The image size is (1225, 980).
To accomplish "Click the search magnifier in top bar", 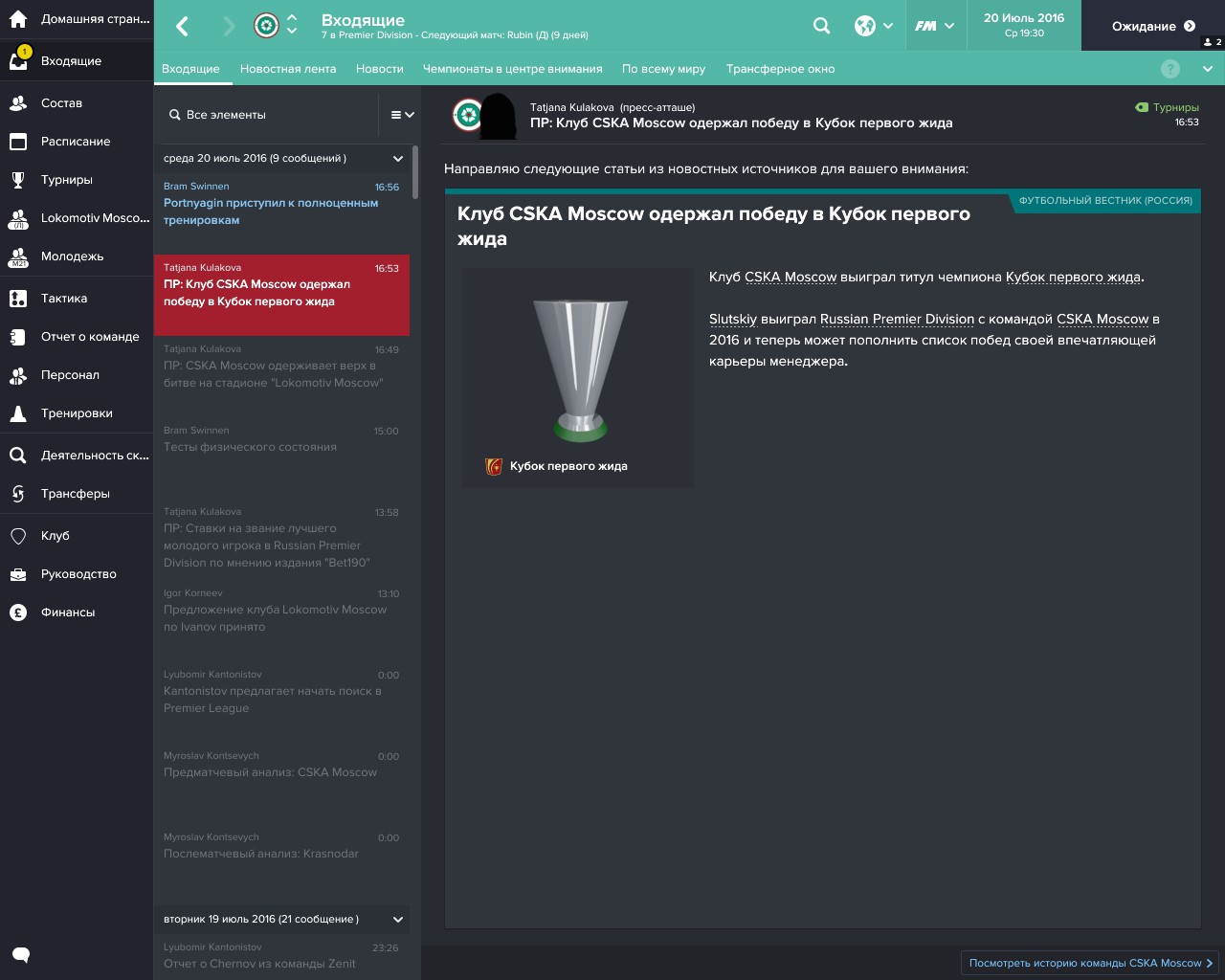I will click(x=821, y=26).
